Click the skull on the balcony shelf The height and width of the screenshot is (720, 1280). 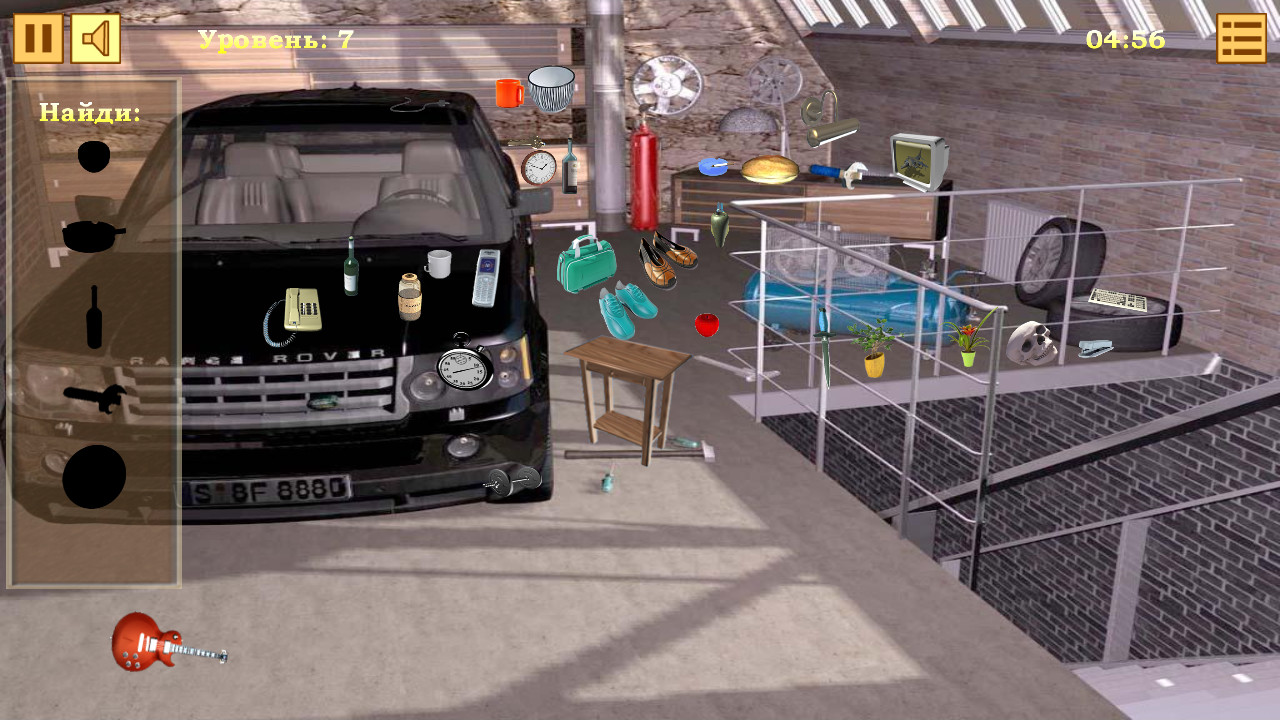(1029, 344)
